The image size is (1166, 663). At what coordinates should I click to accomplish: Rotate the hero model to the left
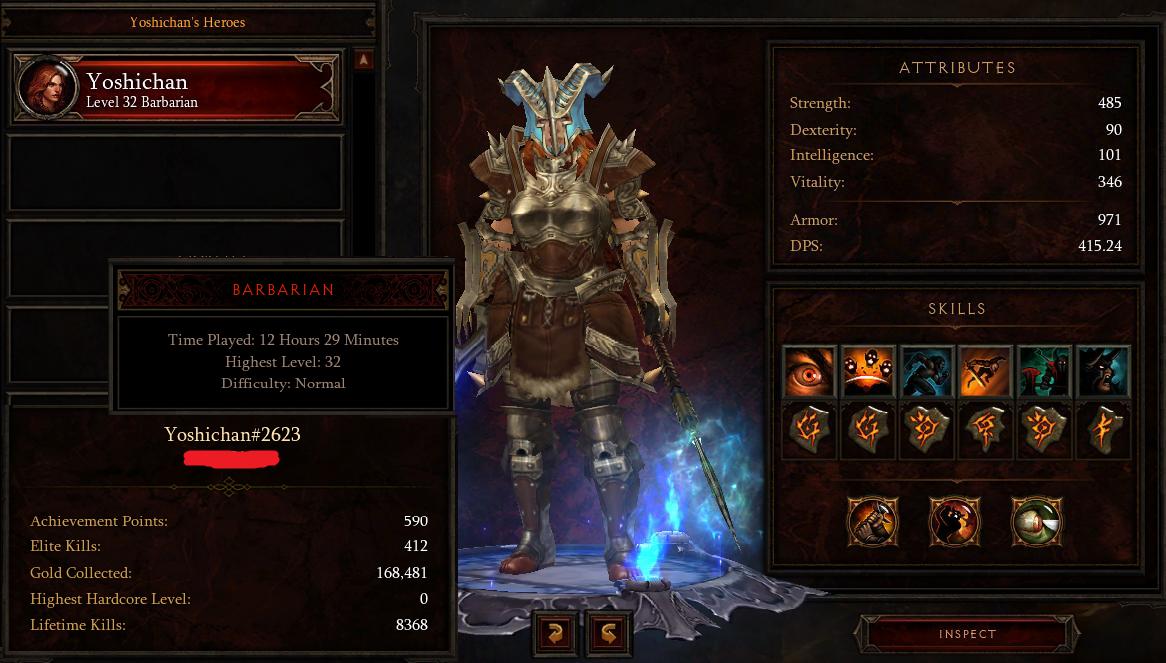tap(555, 632)
